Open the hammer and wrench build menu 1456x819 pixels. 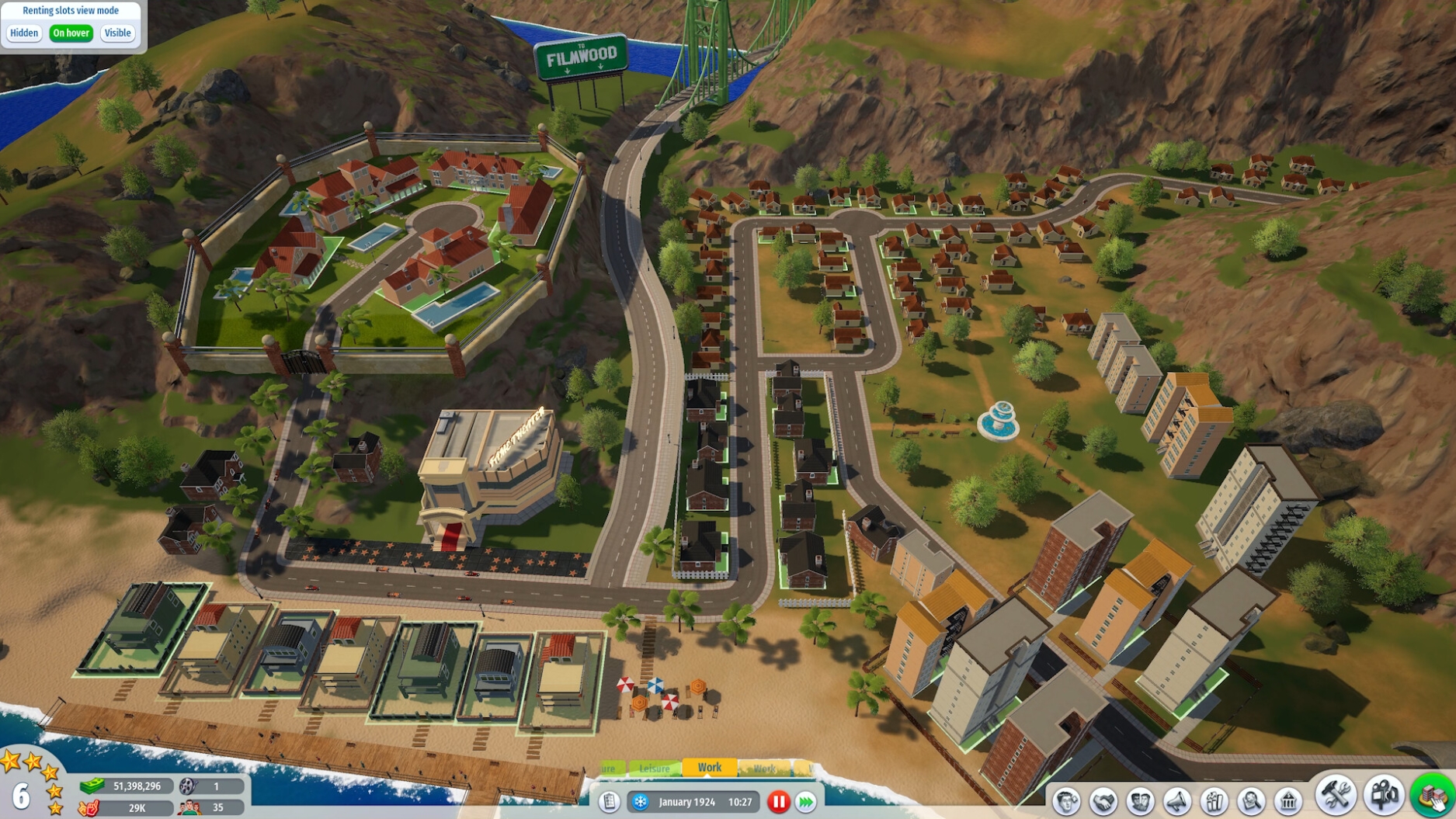tap(1336, 795)
